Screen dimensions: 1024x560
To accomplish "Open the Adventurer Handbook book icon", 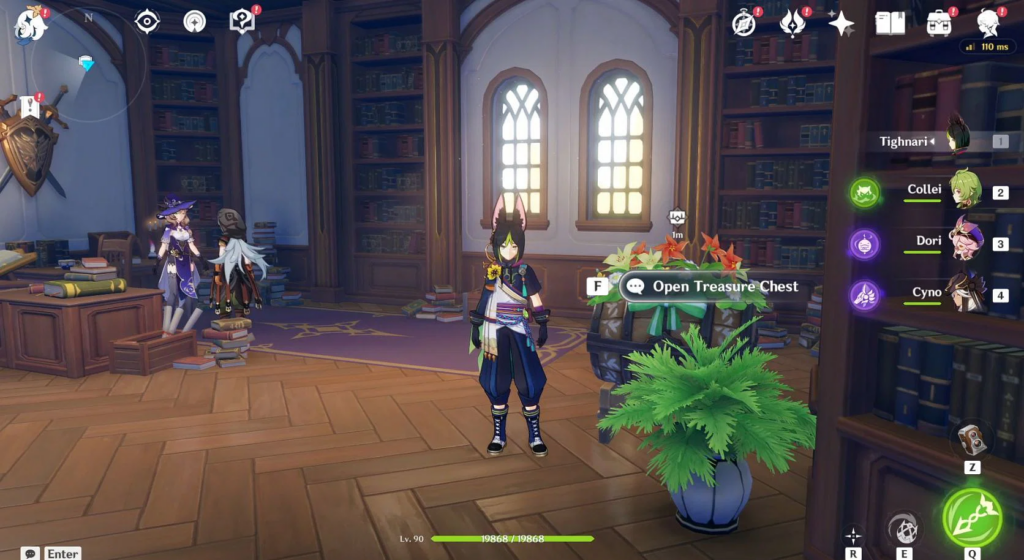I will point(889,23).
